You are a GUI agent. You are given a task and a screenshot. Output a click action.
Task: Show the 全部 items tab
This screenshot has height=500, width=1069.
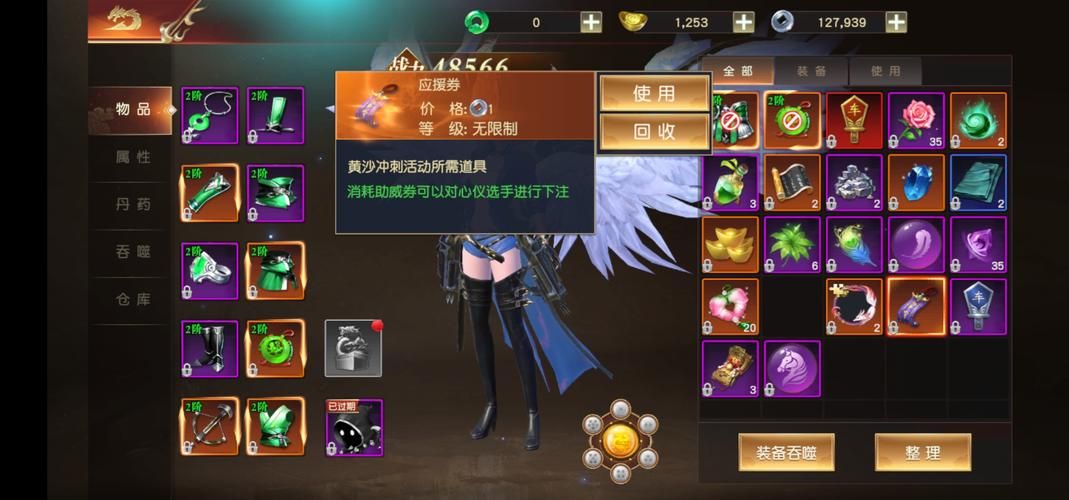coord(737,72)
